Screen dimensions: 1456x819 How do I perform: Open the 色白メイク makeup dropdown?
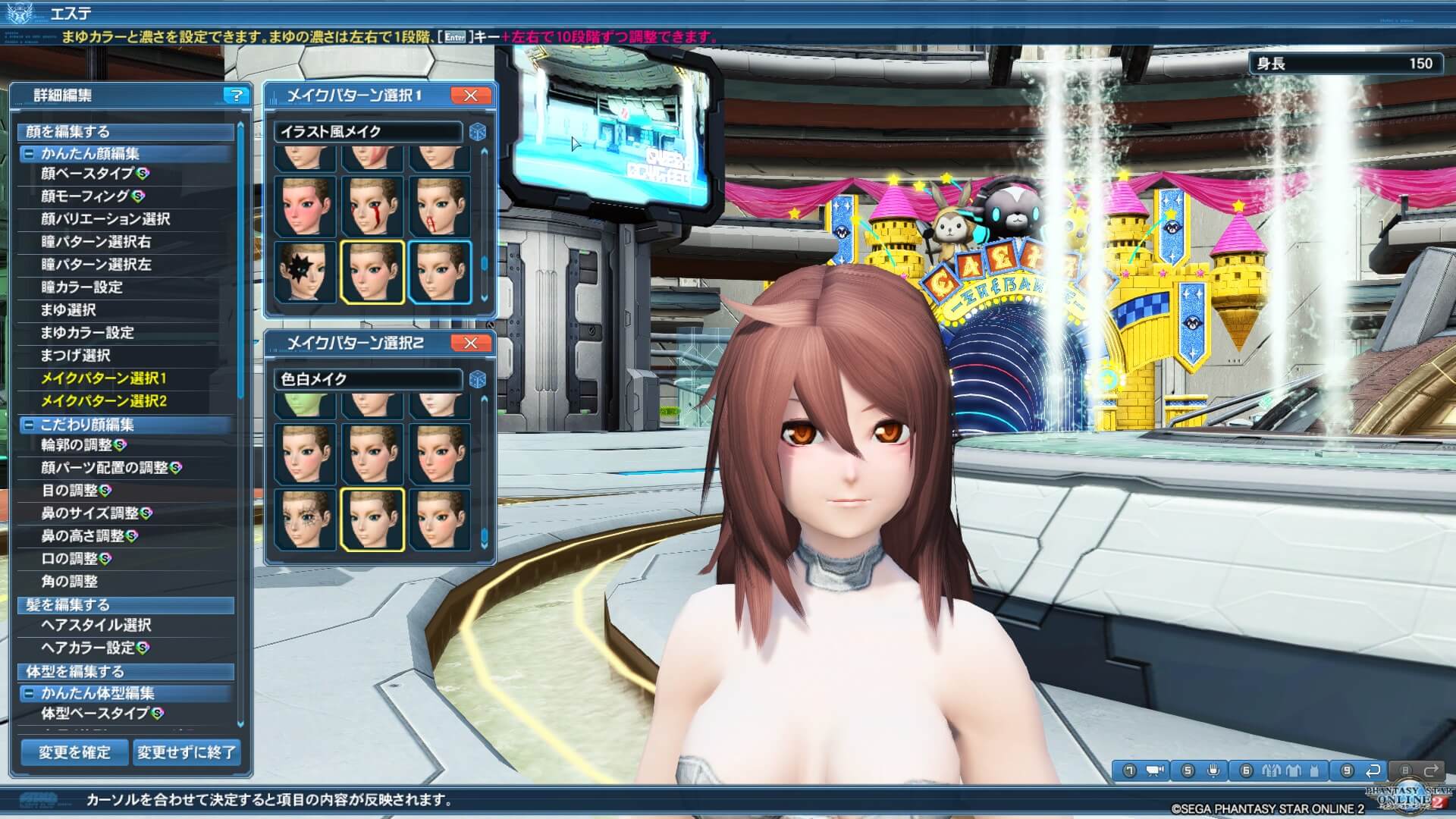click(368, 379)
